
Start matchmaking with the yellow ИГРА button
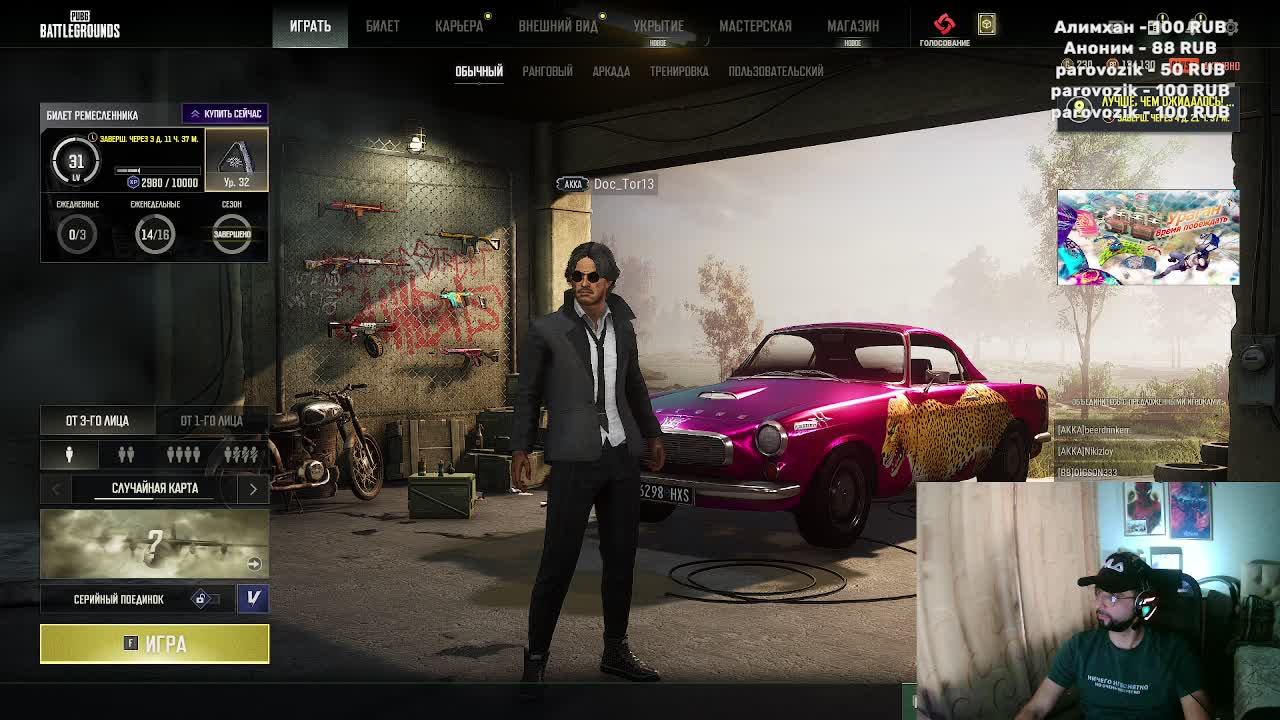coord(154,644)
